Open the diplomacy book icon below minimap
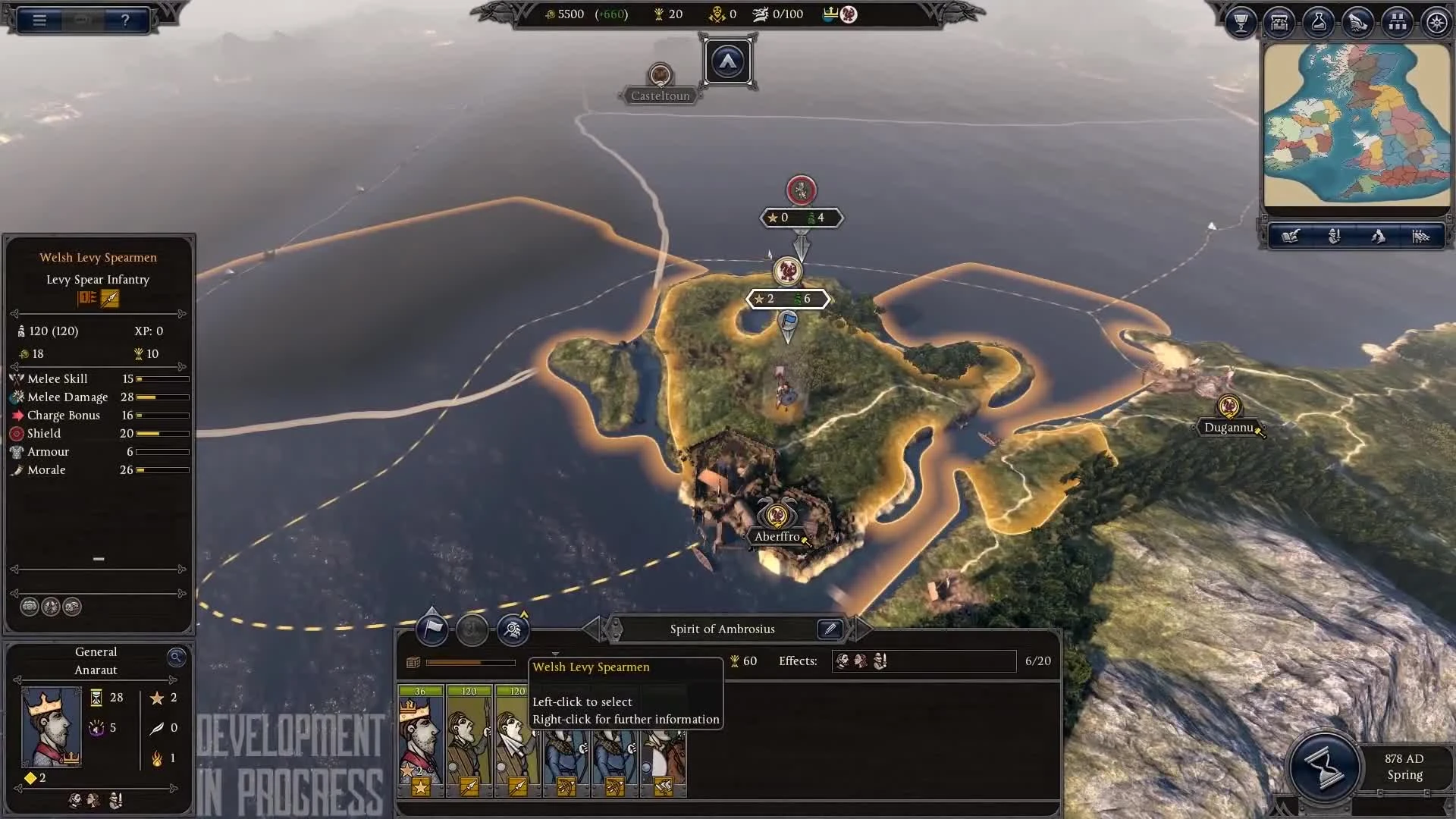The width and height of the screenshot is (1456, 819). click(1291, 236)
